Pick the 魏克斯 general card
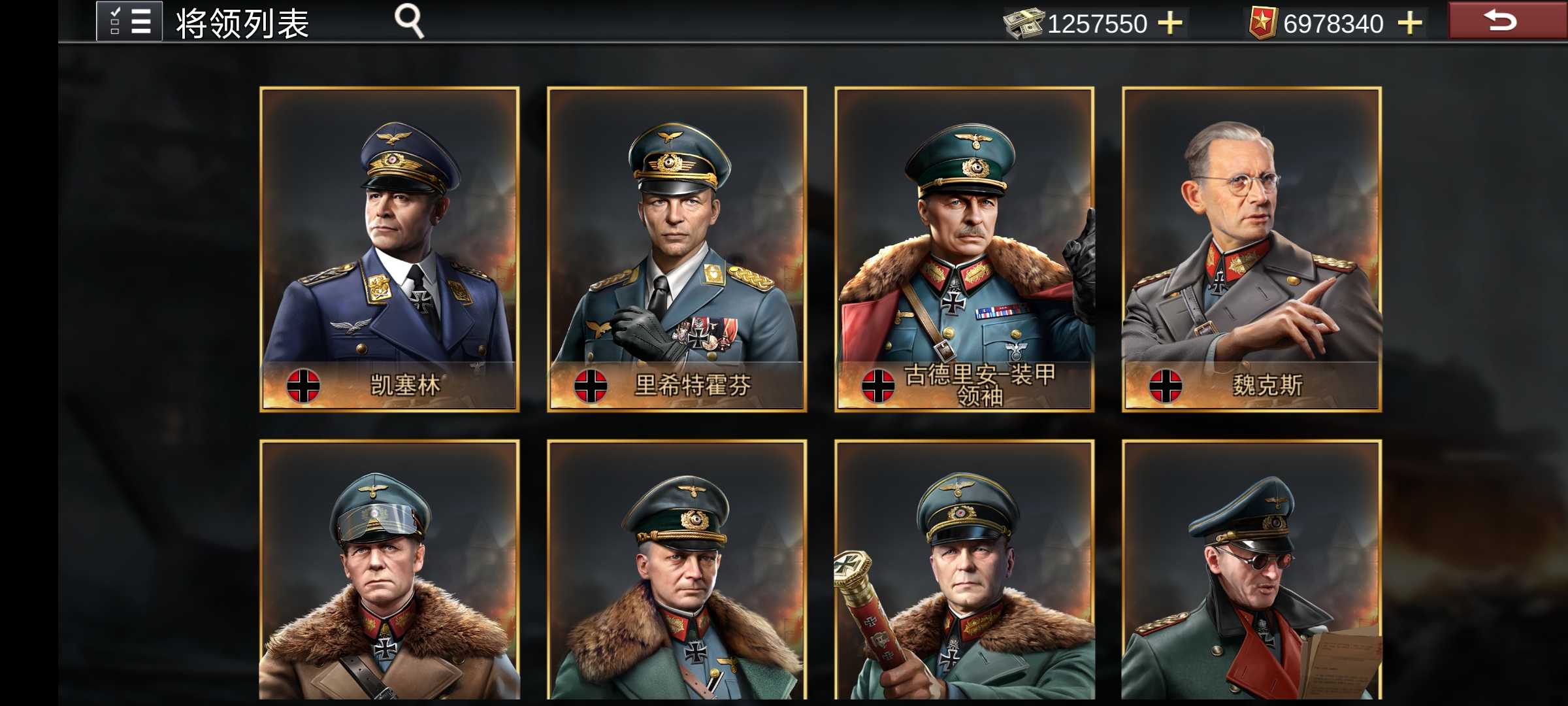1568x706 pixels. (1252, 249)
